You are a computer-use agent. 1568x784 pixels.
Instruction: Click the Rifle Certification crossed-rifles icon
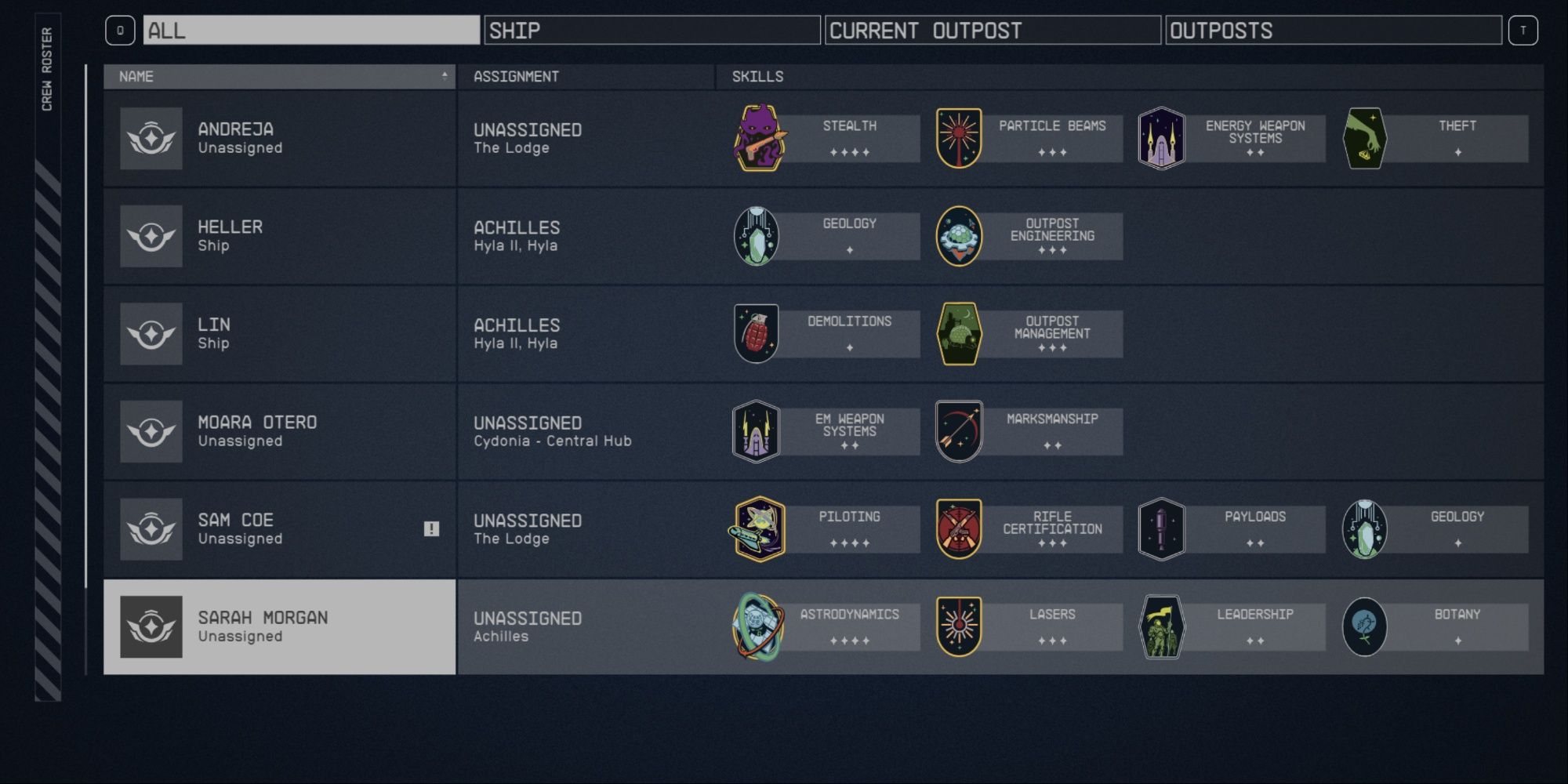[x=958, y=528]
